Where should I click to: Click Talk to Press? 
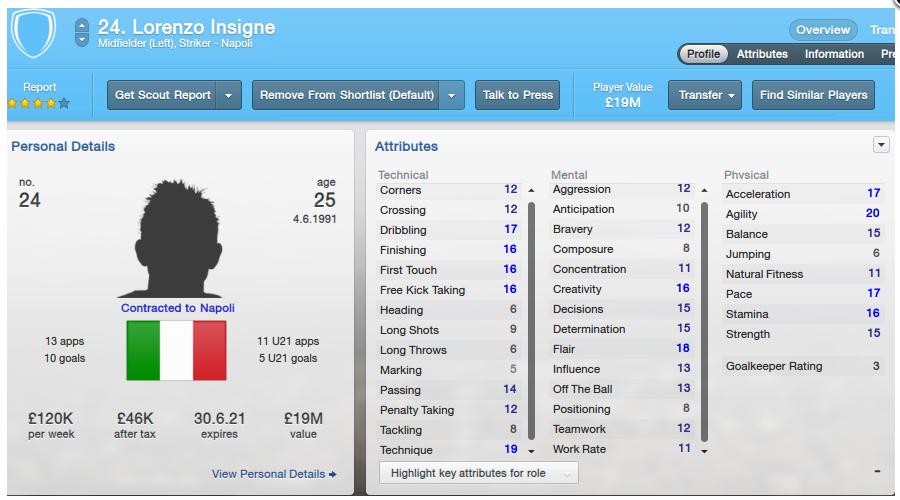(517, 95)
